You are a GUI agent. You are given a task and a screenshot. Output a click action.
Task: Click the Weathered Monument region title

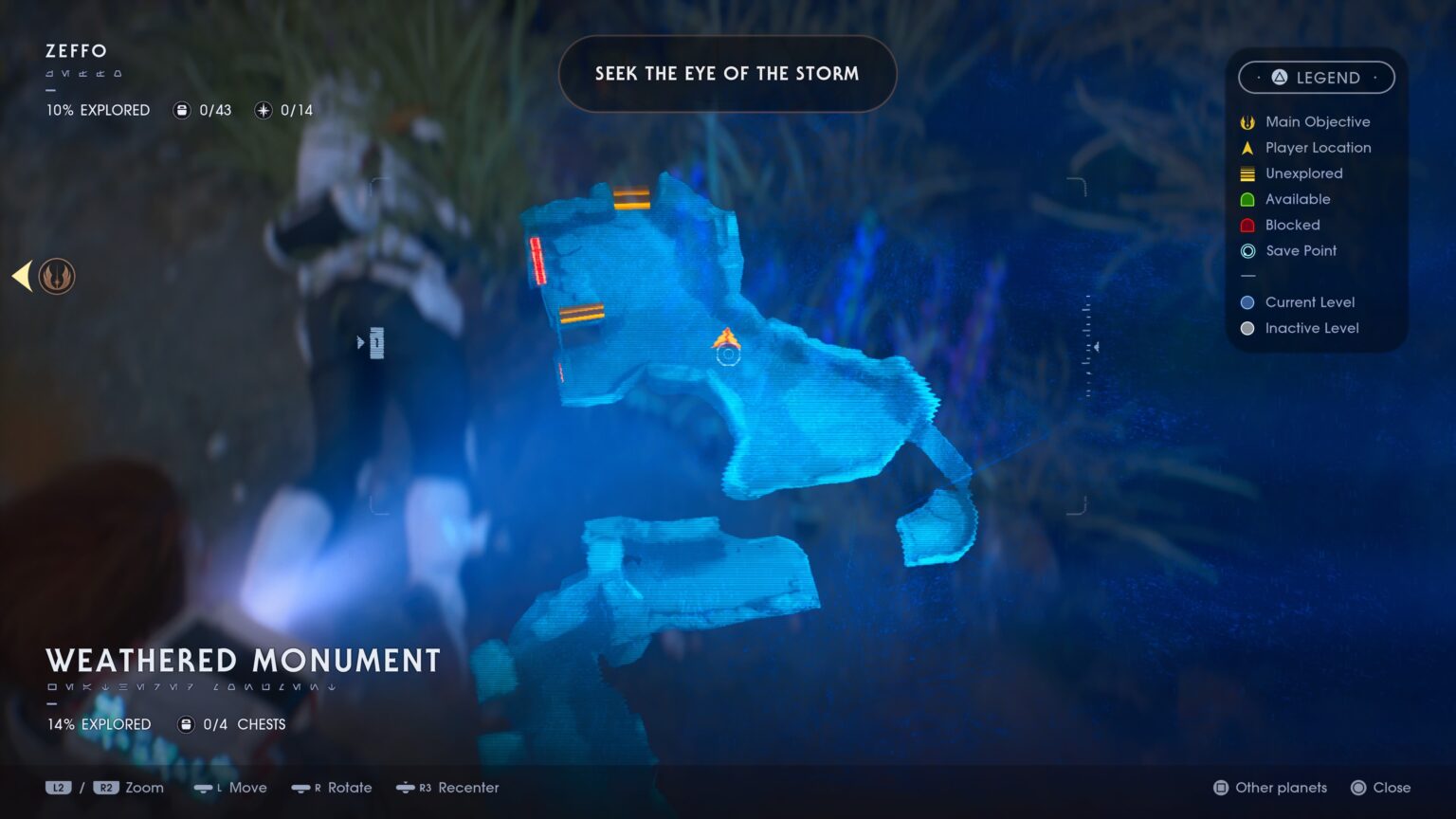(243, 661)
